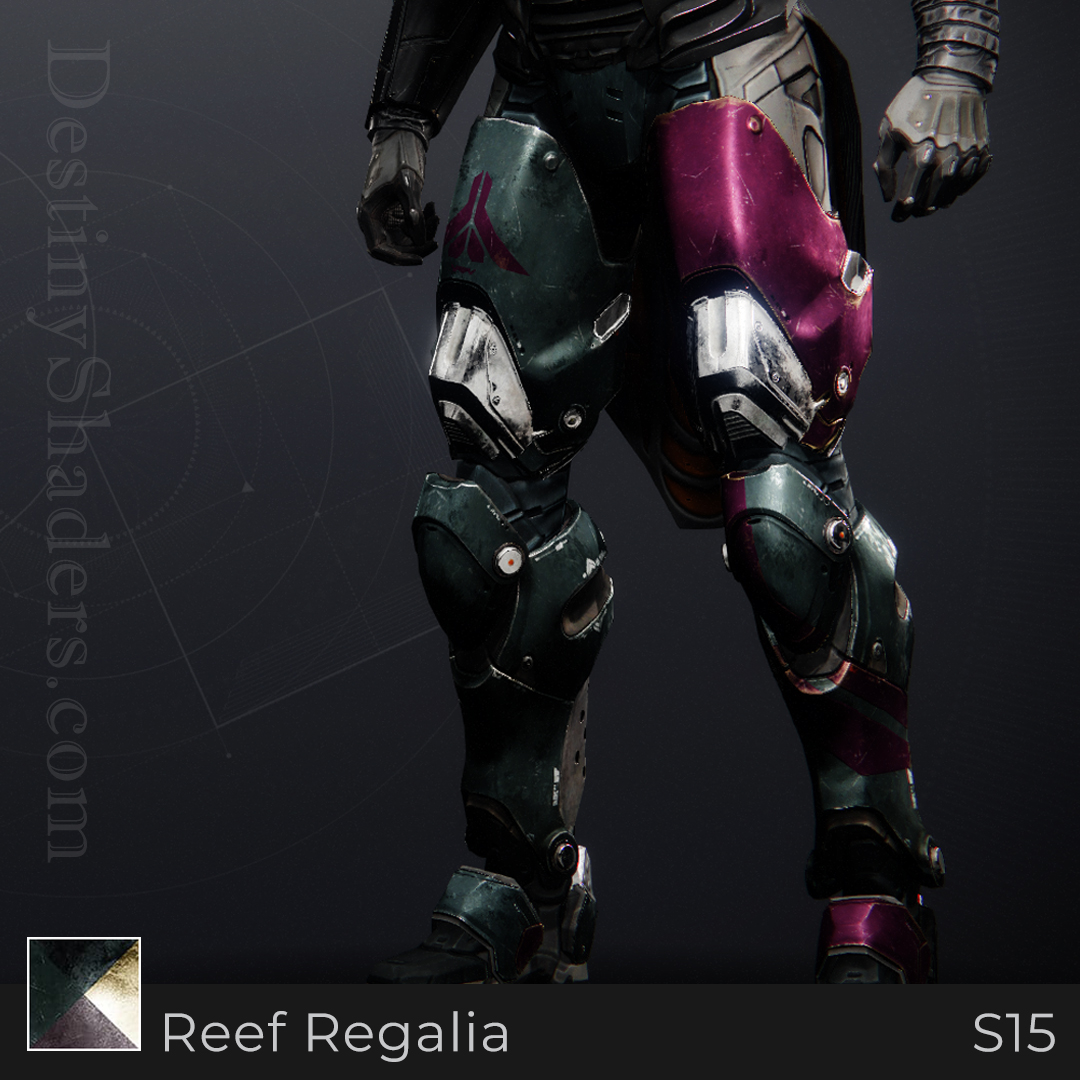This screenshot has height=1080, width=1080.
Task: Select the Reef Regalia shader icon
Action: 84,993
